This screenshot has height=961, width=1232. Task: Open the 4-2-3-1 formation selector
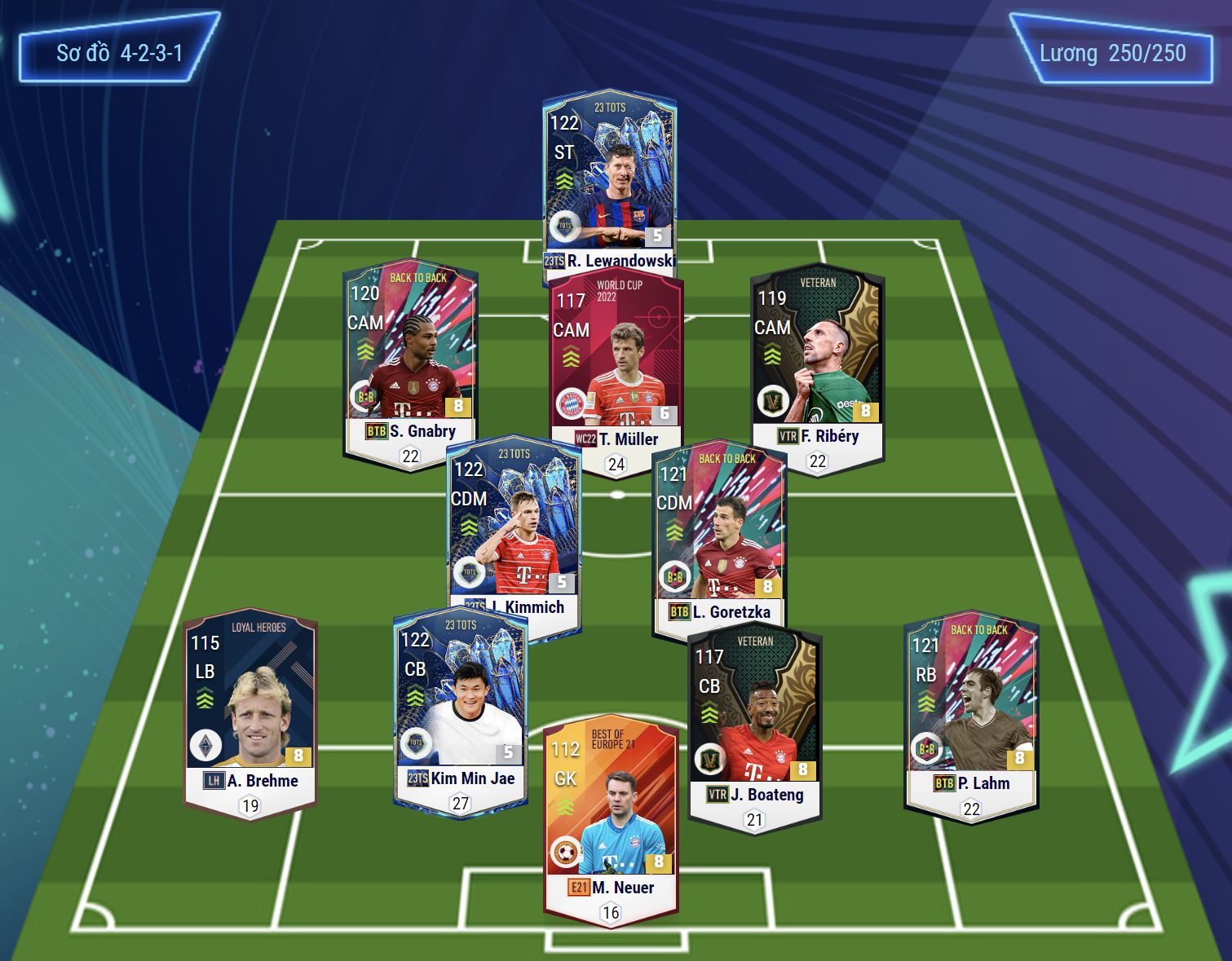click(119, 54)
